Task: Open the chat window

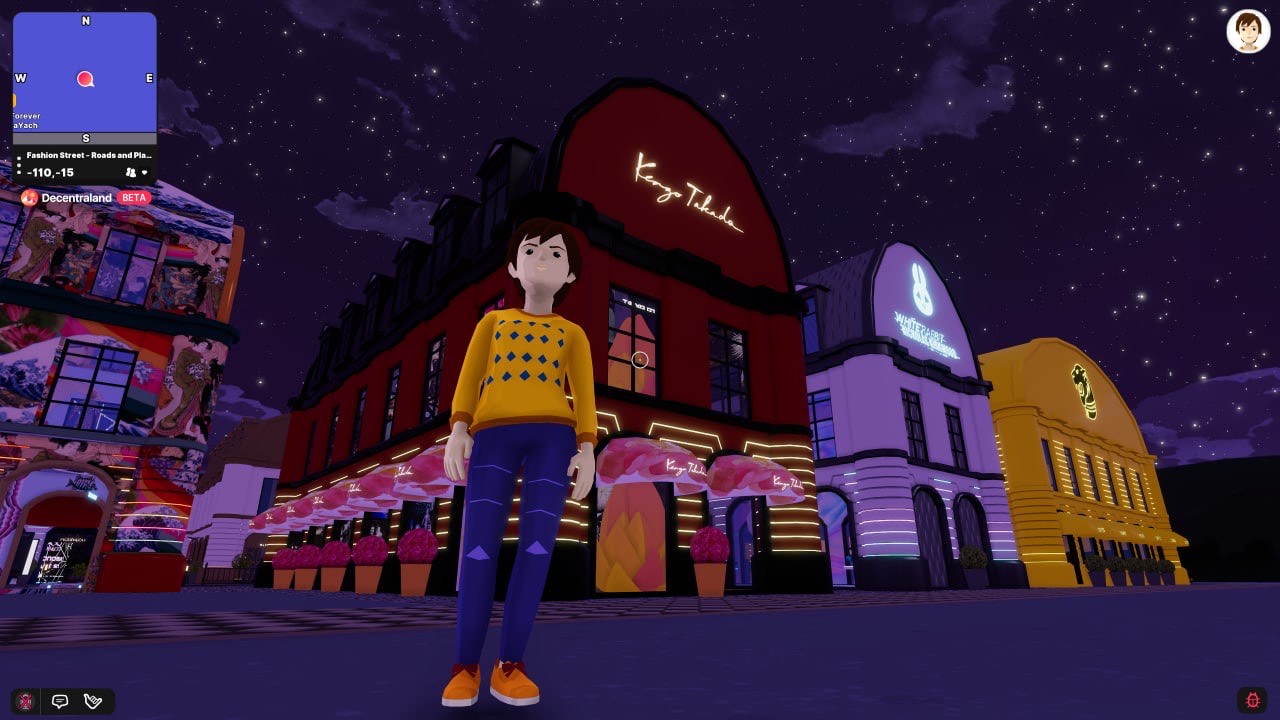Action: point(60,701)
